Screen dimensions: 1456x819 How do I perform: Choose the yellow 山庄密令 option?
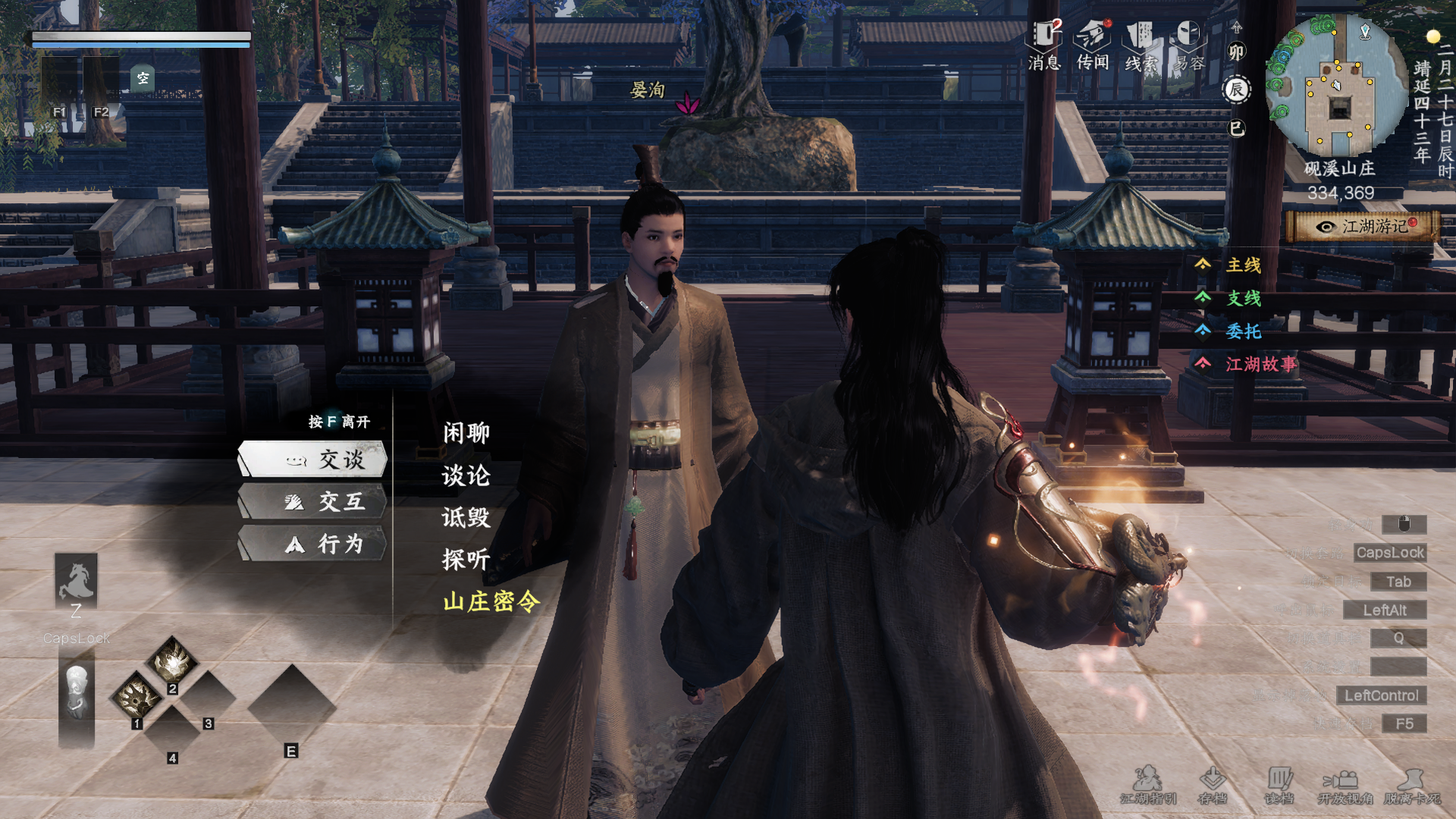coord(491,601)
